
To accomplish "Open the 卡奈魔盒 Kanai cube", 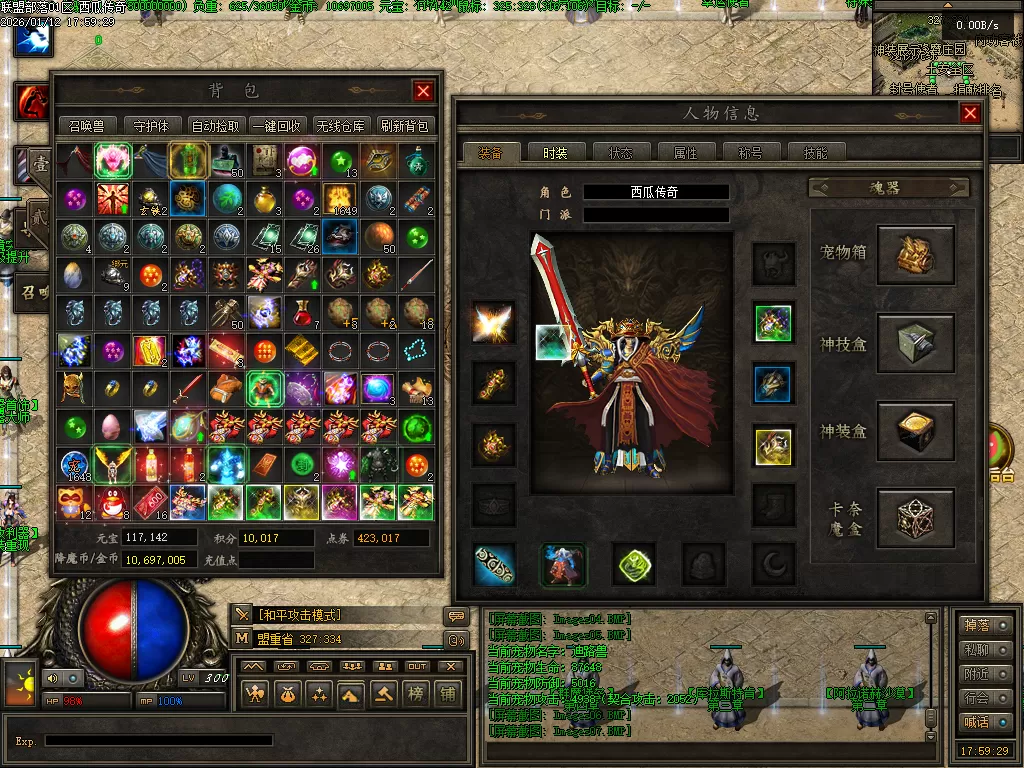I will 915,518.
